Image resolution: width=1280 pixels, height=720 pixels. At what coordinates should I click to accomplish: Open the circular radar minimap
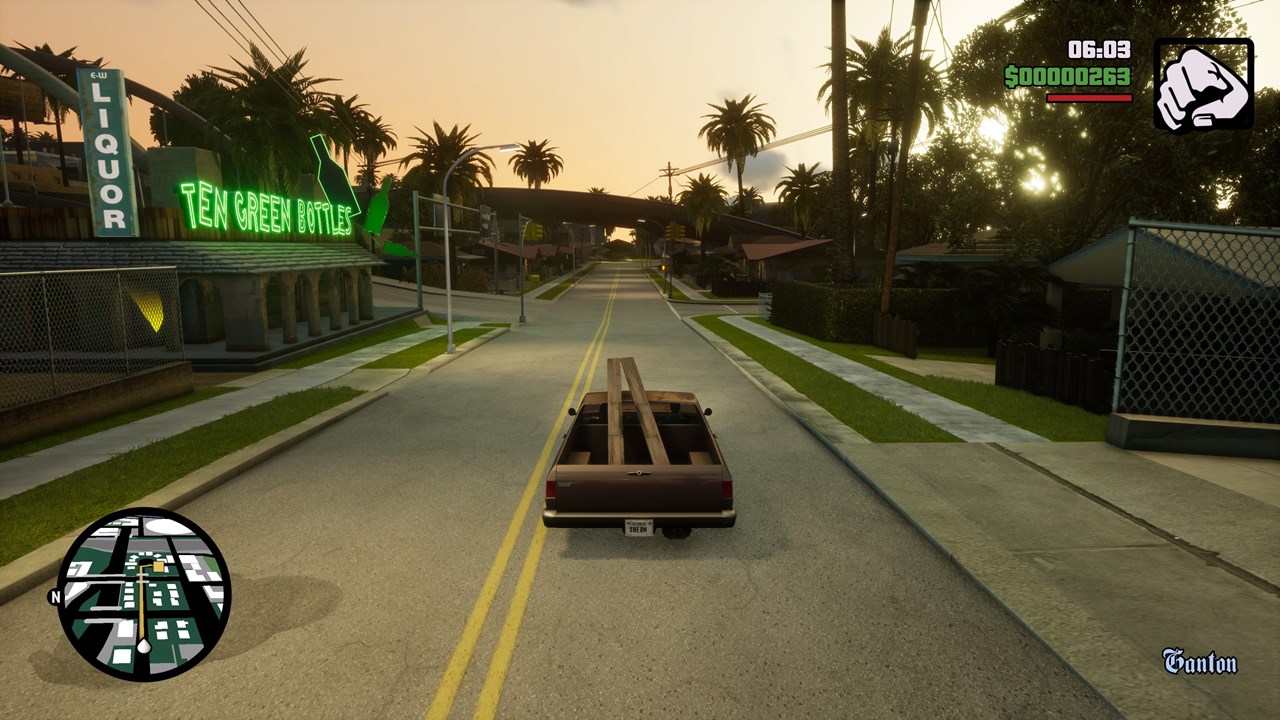[x=144, y=594]
